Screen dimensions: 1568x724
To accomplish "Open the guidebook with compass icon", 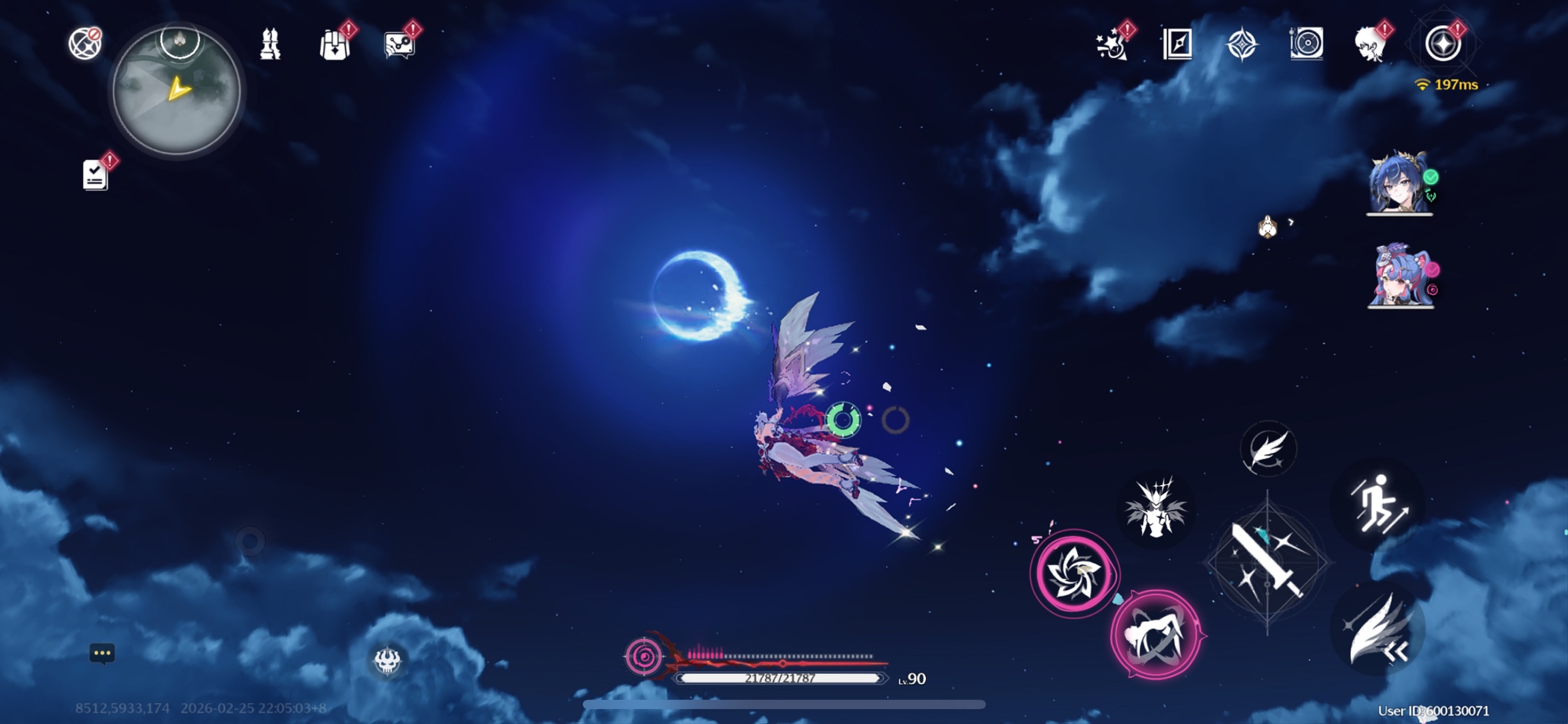I will pyautogui.click(x=1178, y=45).
